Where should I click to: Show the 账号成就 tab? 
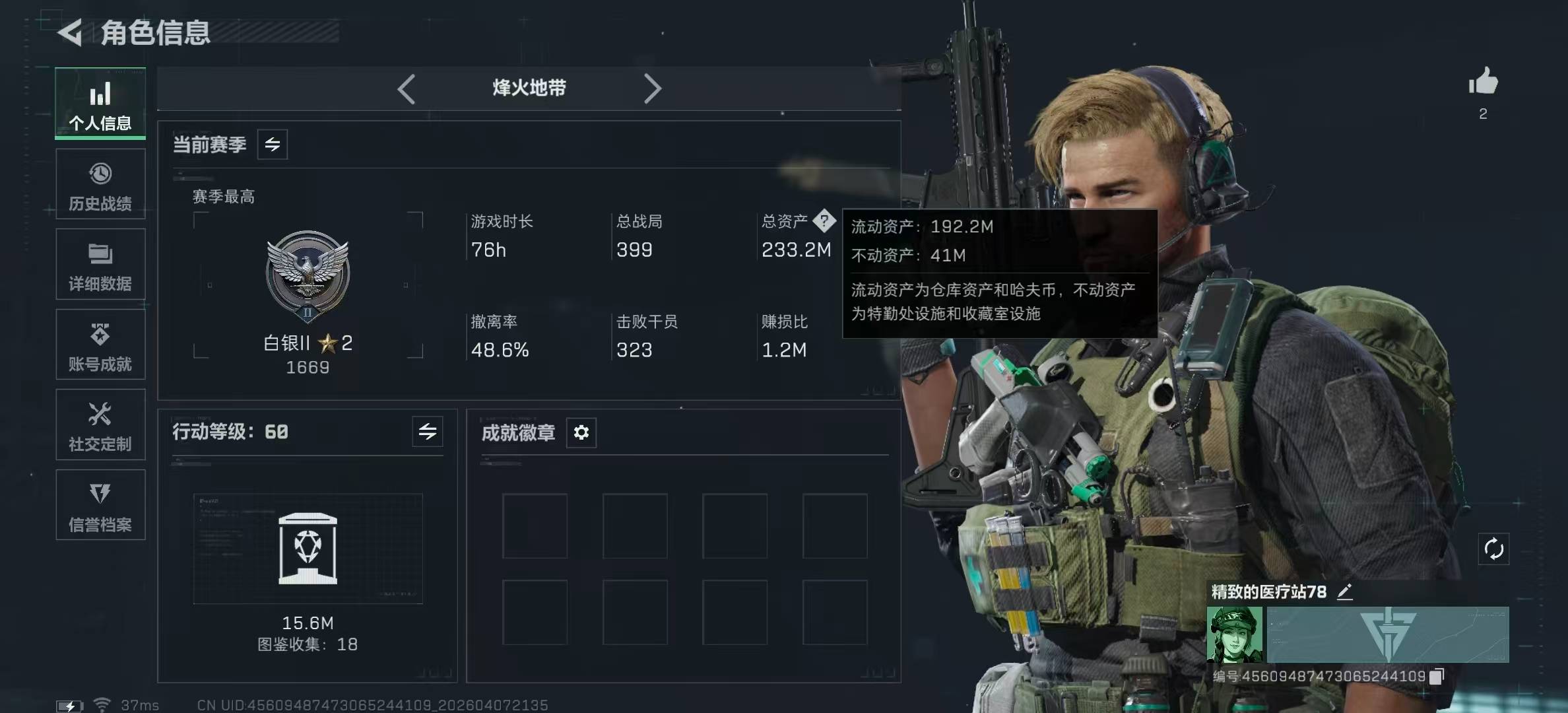(x=100, y=345)
